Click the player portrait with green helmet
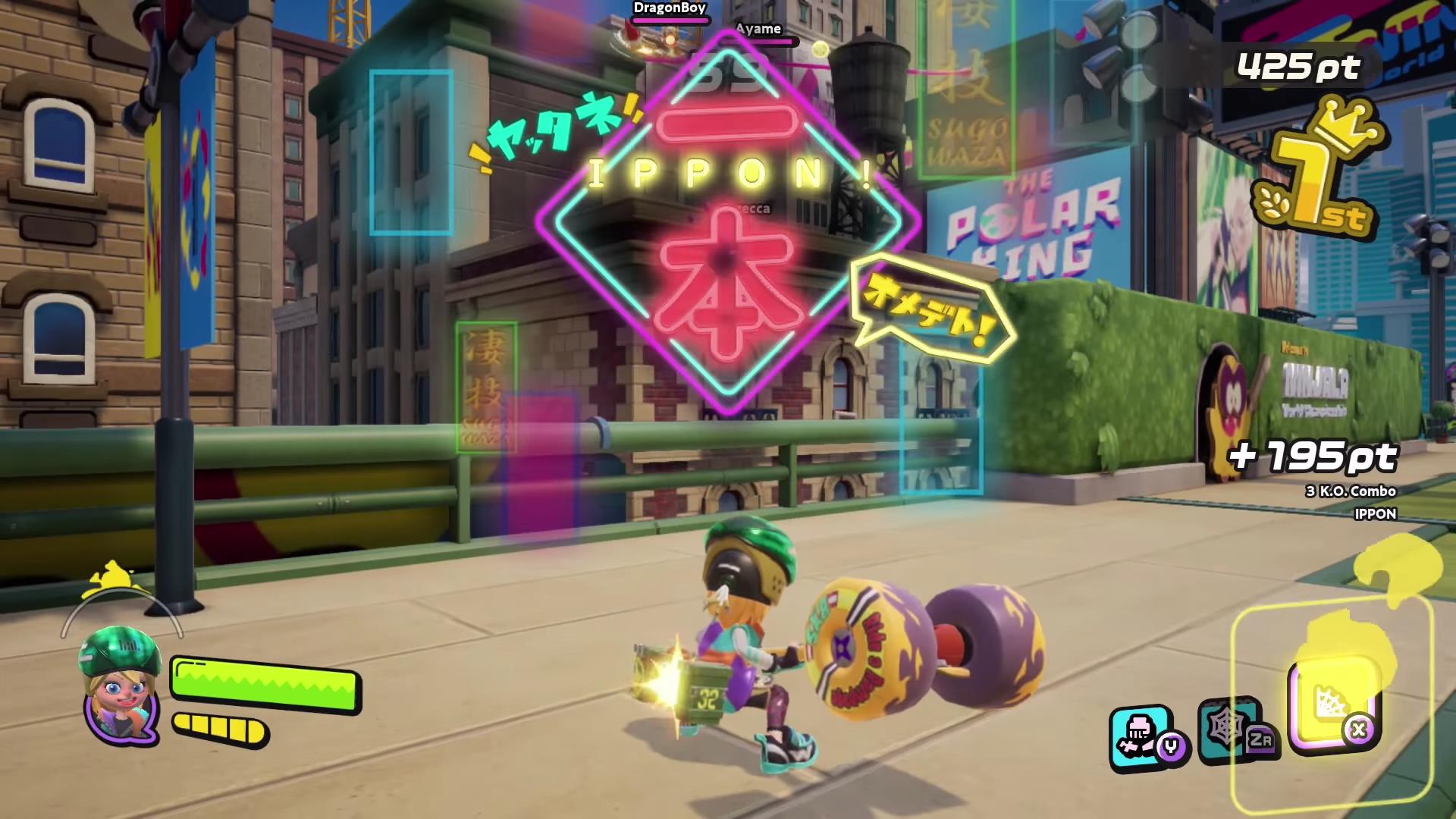The width and height of the screenshot is (1456, 819). (121, 682)
